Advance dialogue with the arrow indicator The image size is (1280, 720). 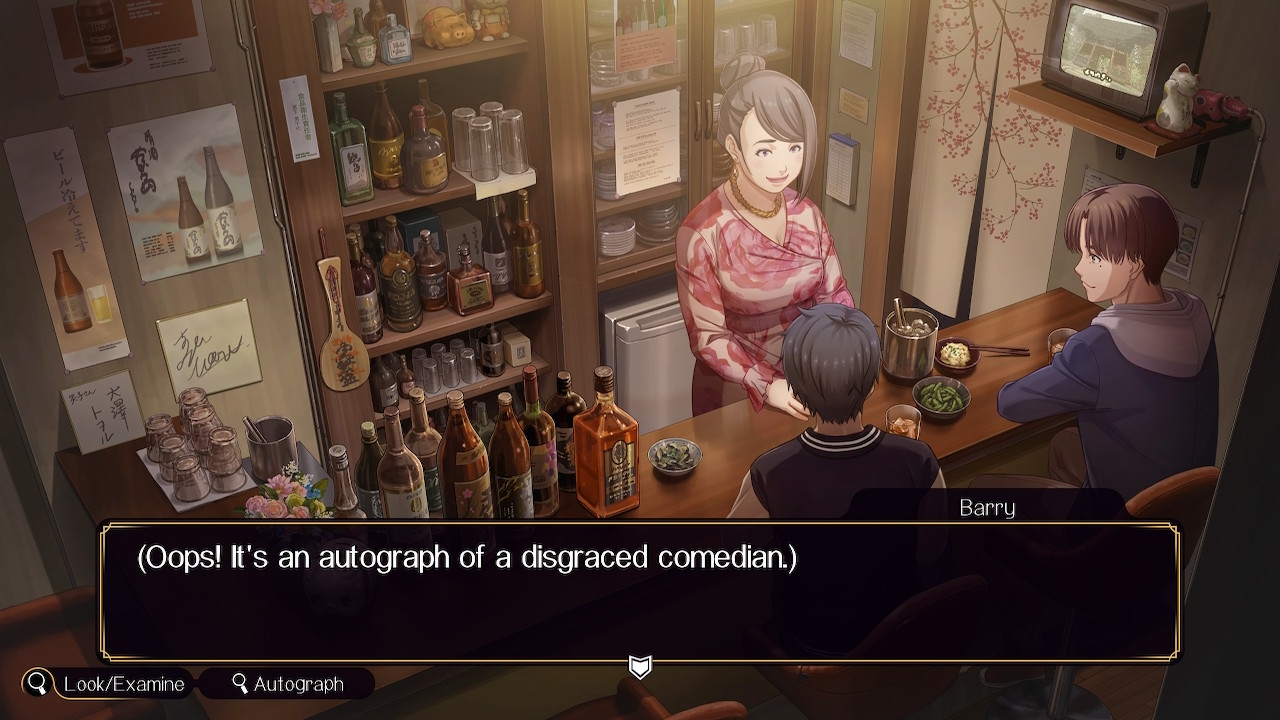pos(640,666)
